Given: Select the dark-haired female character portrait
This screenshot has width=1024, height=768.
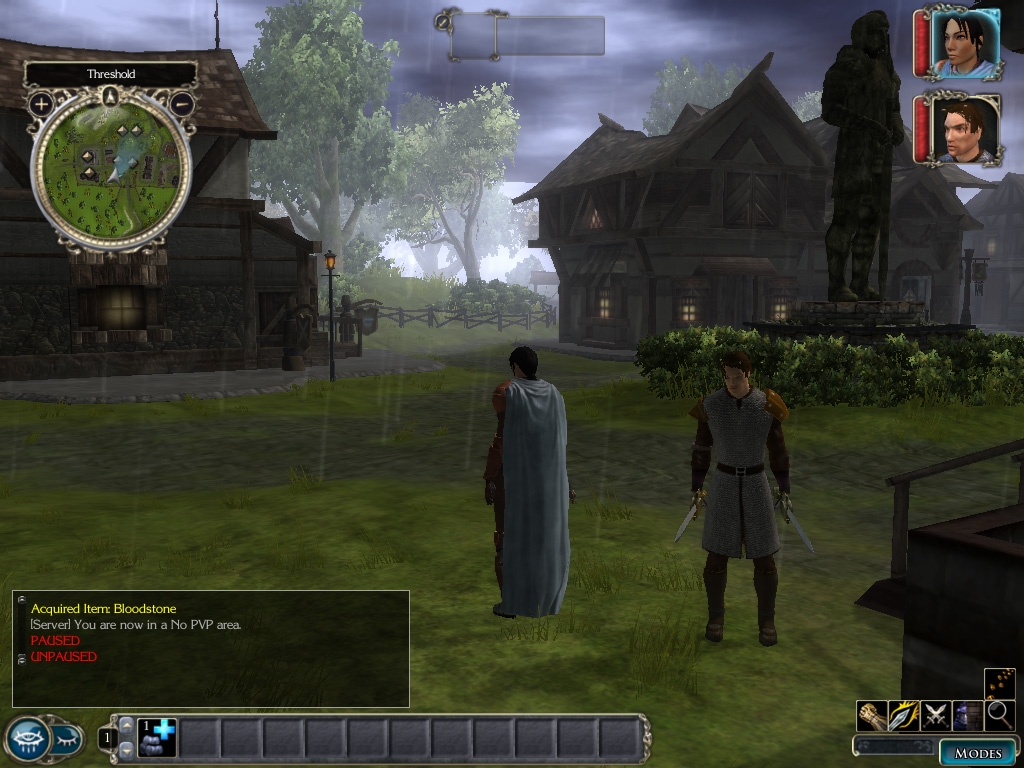Looking at the screenshot, I should tap(965, 43).
